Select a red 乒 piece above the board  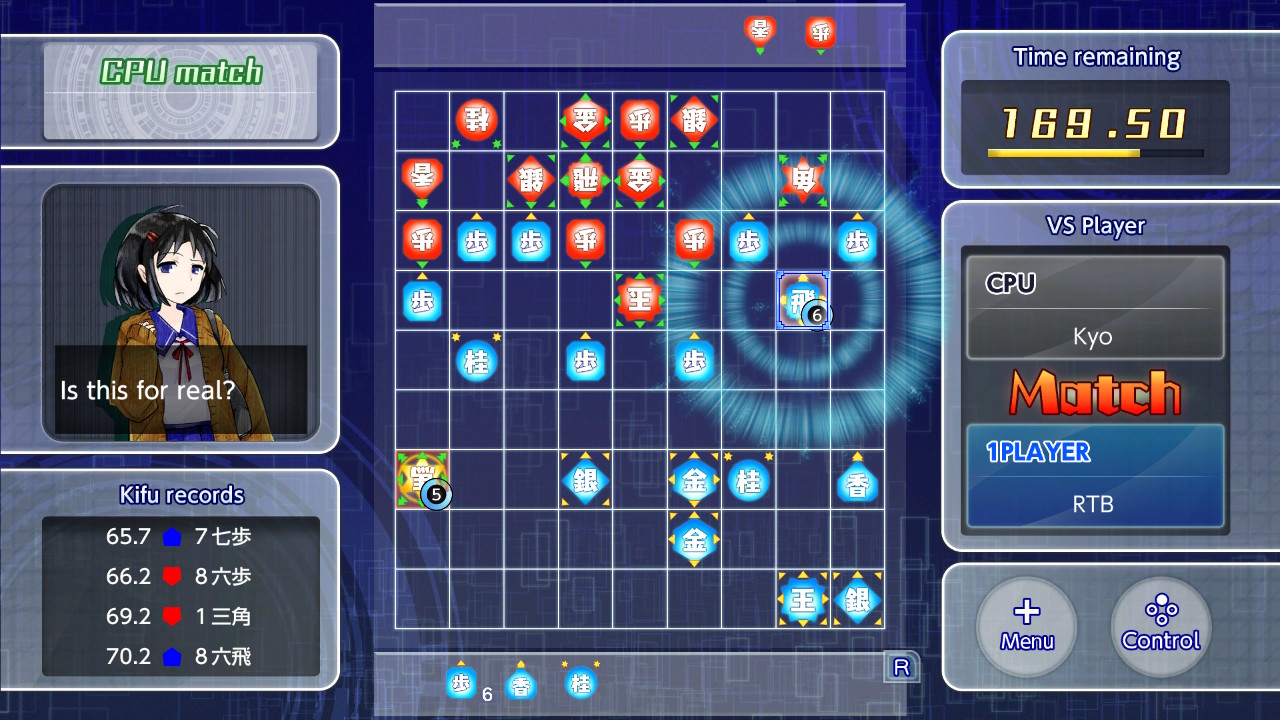(819, 32)
